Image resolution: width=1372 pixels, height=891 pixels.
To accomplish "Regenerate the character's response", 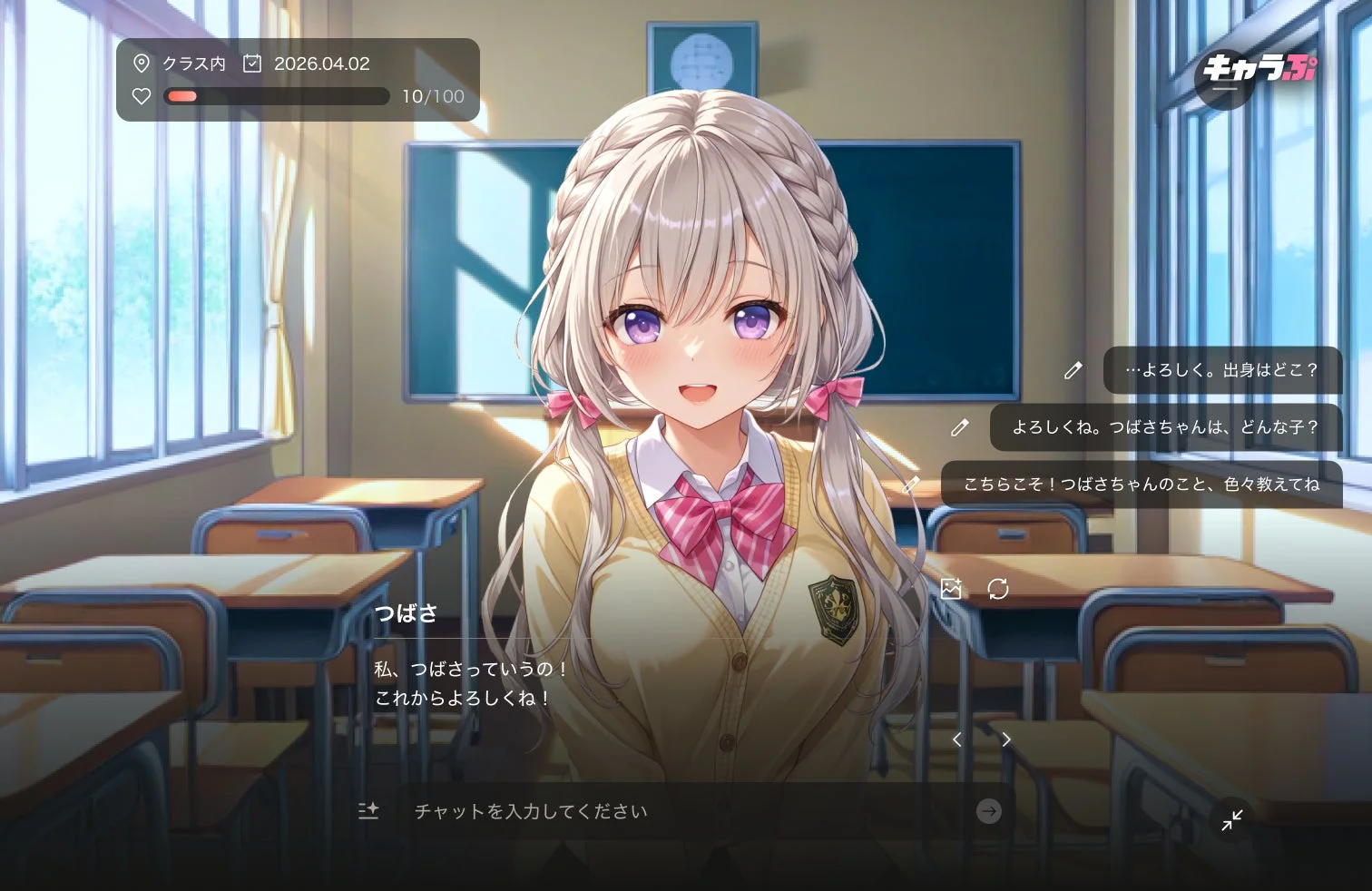I will (999, 589).
